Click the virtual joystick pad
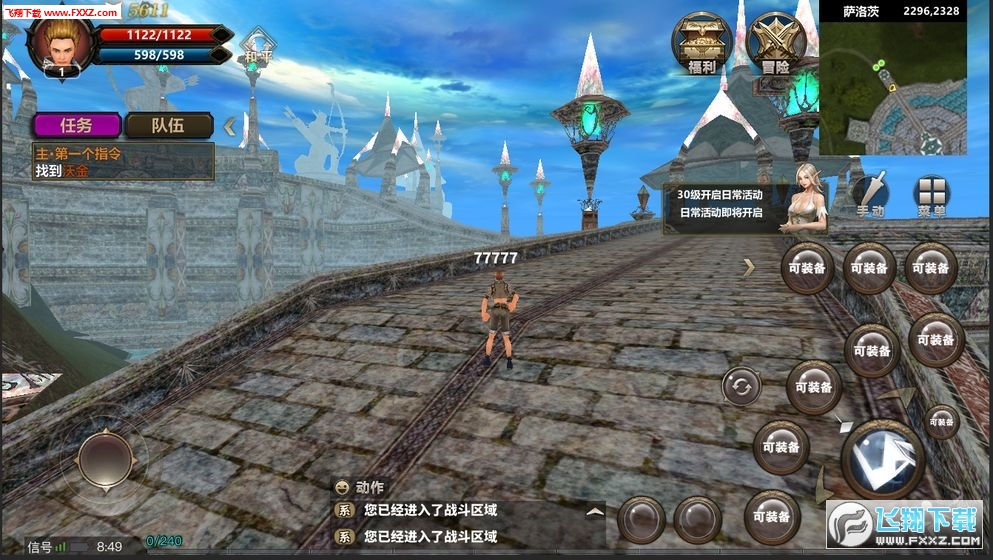Image resolution: width=993 pixels, height=560 pixels. point(104,460)
